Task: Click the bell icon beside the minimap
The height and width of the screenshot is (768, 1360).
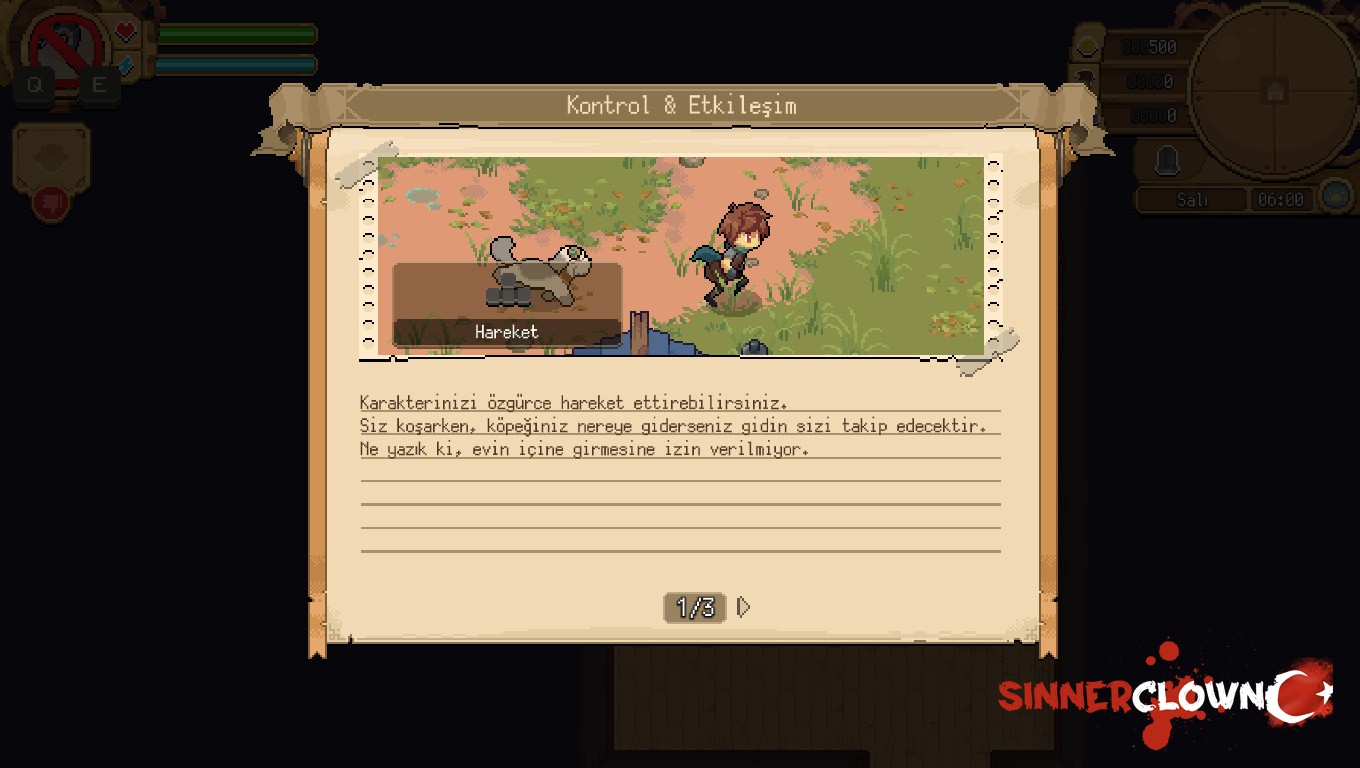Action: click(1167, 160)
